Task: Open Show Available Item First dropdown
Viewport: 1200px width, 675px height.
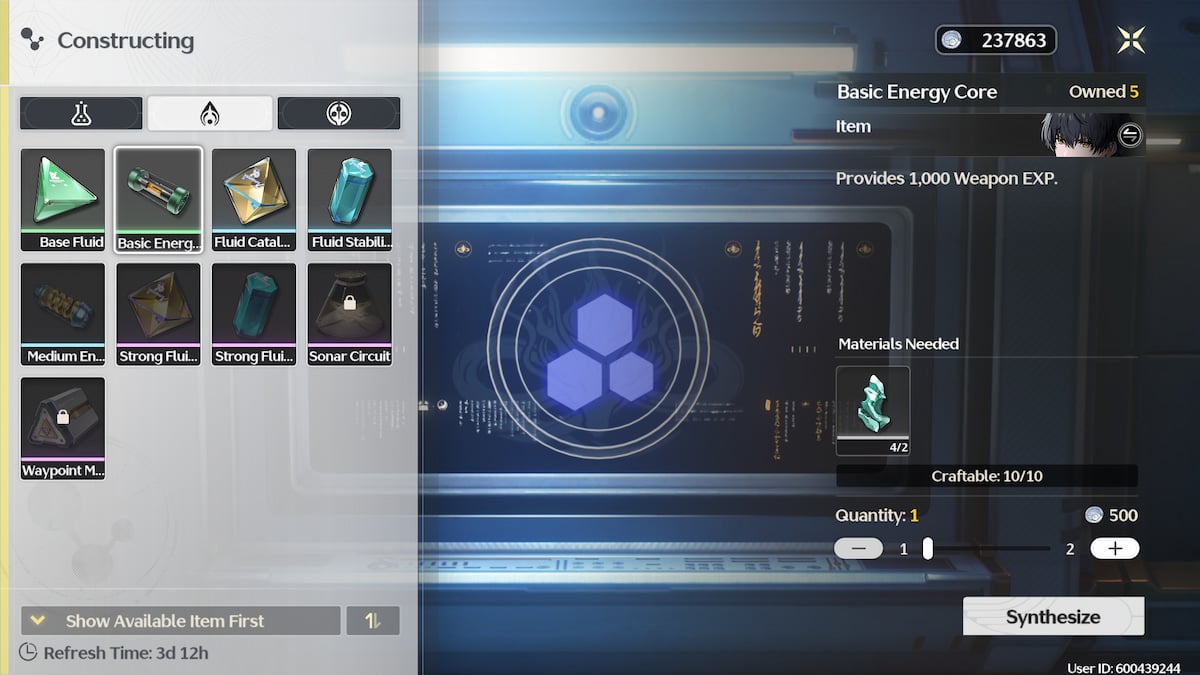Action: point(180,621)
